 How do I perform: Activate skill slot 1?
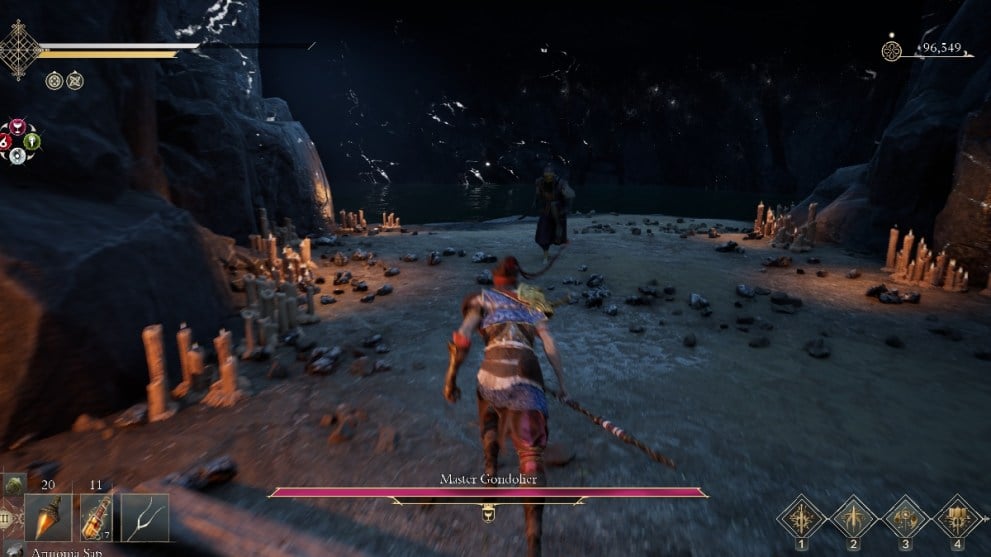tap(802, 517)
